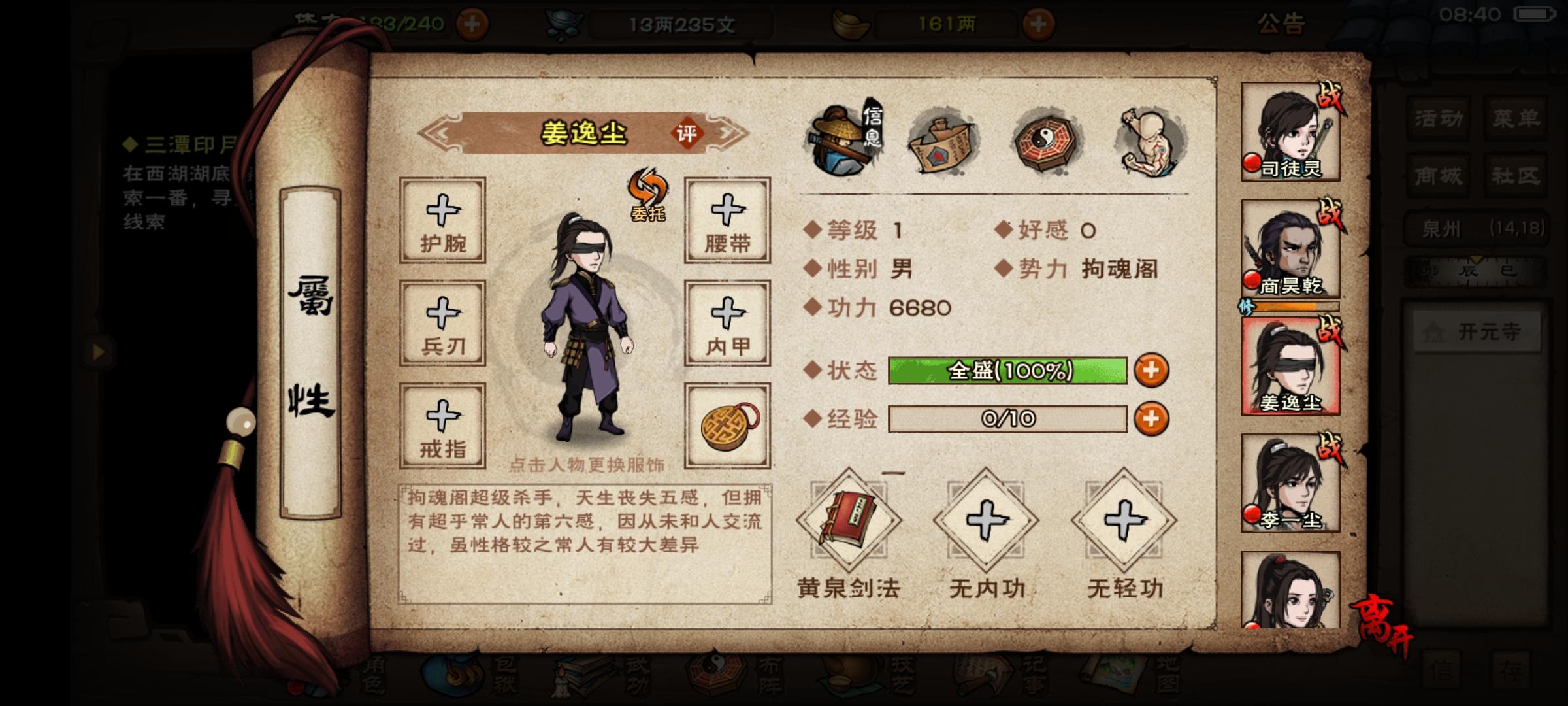Click the 评 rating button next to 姜逸尘
The height and width of the screenshot is (706, 1568).
click(688, 133)
